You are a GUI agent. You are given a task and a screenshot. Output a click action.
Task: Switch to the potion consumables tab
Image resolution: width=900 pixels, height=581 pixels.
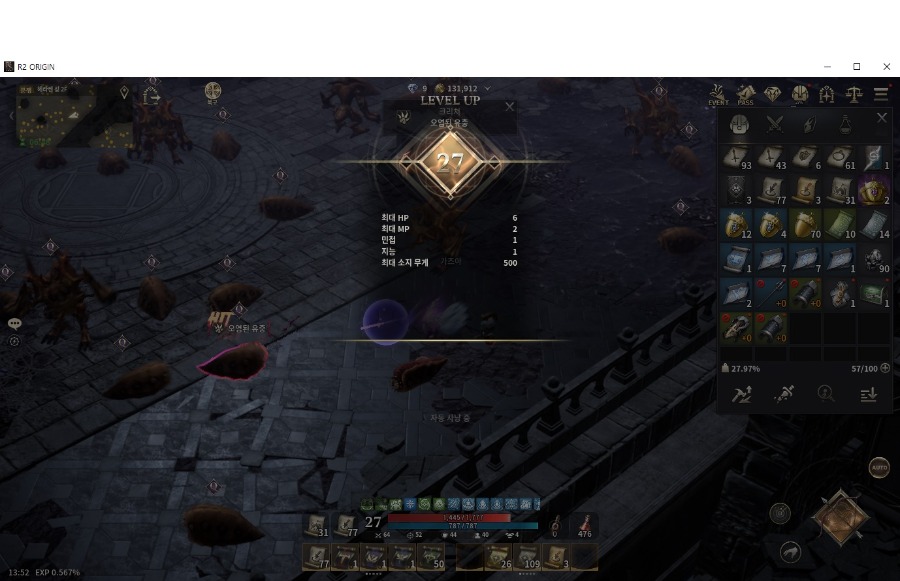[845, 124]
